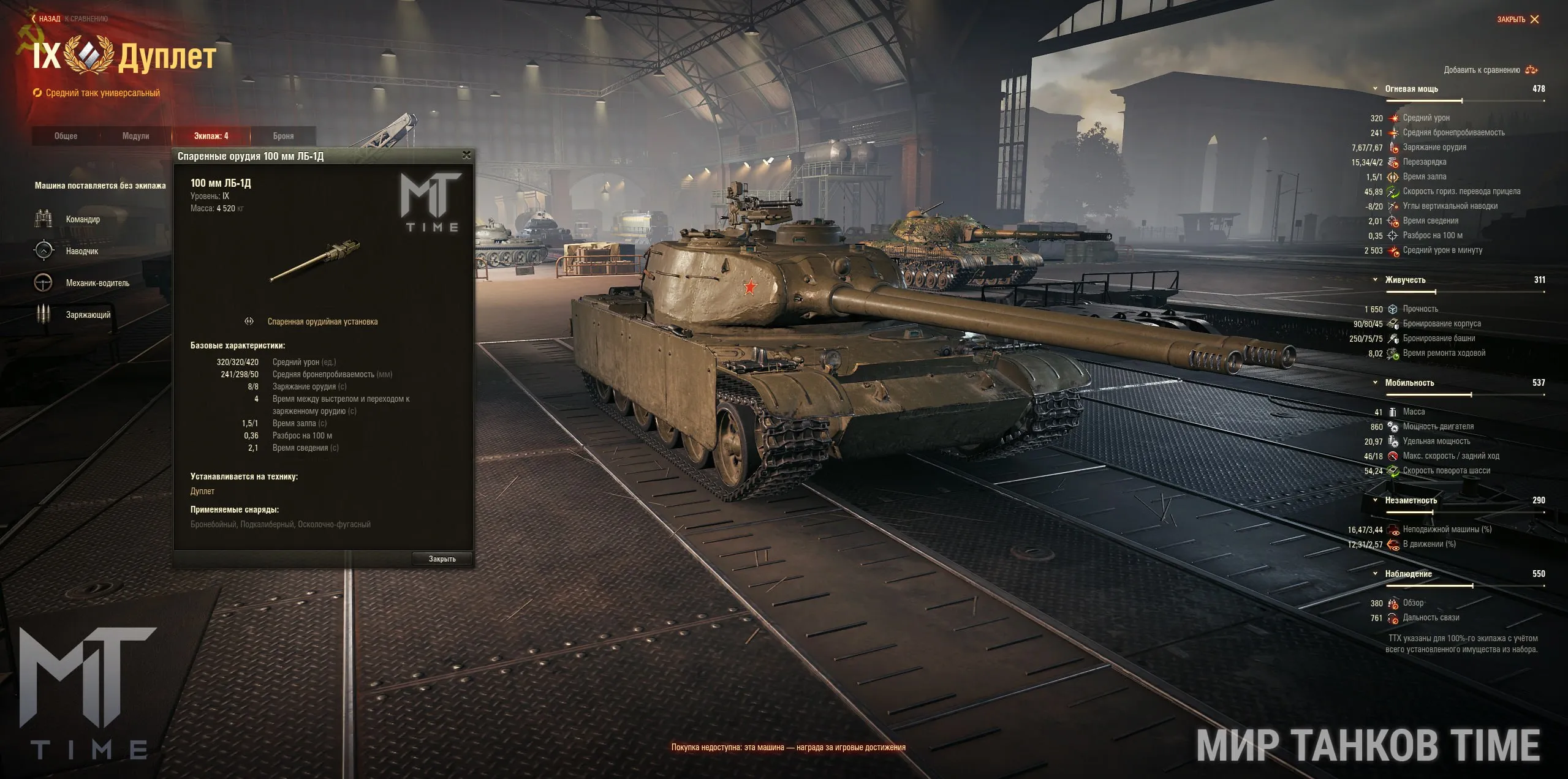Add vehicle to comparison (Добавить к сравнению)
This screenshot has height=779, width=1568.
(1490, 70)
